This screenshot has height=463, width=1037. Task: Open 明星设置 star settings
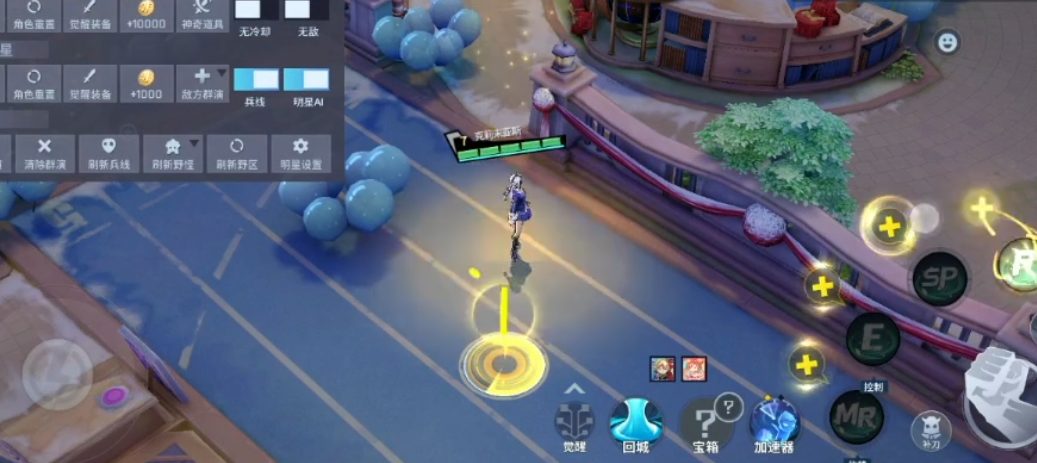point(300,153)
